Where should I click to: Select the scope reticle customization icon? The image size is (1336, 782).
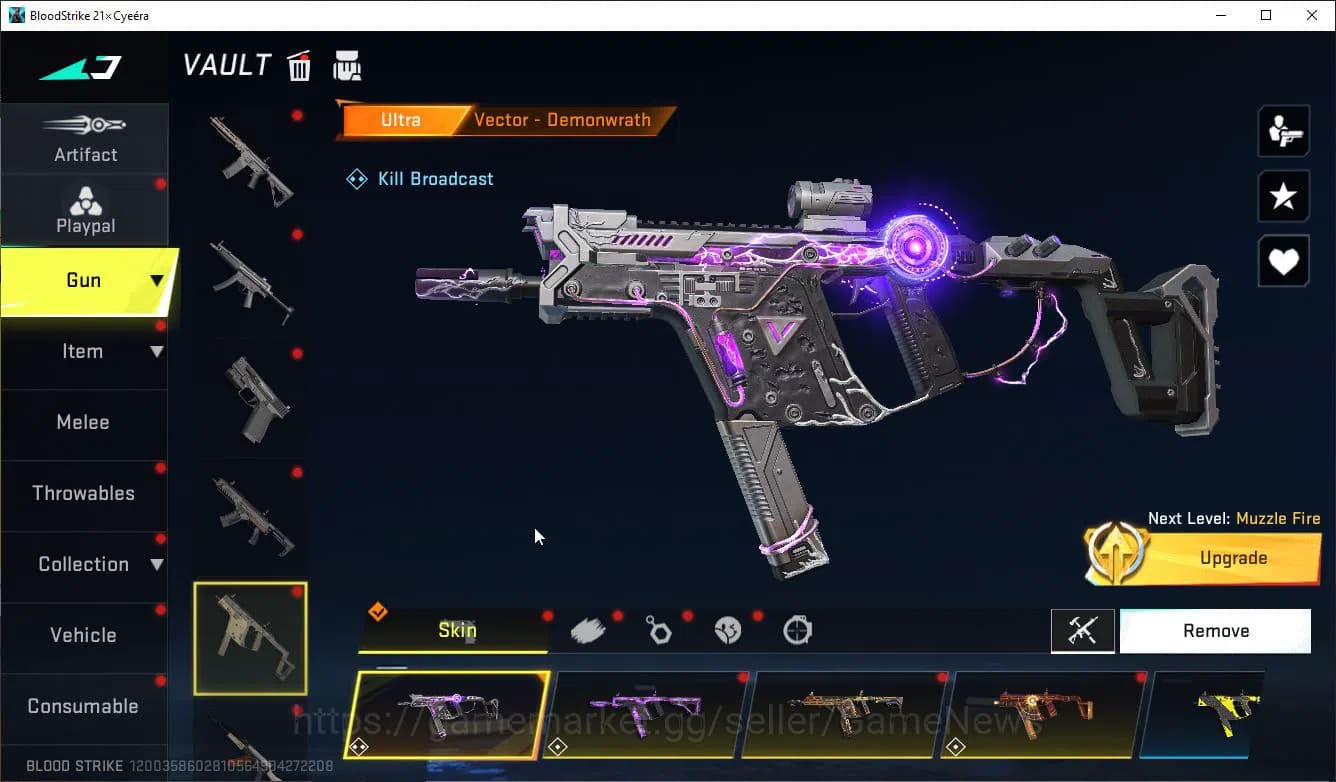799,629
